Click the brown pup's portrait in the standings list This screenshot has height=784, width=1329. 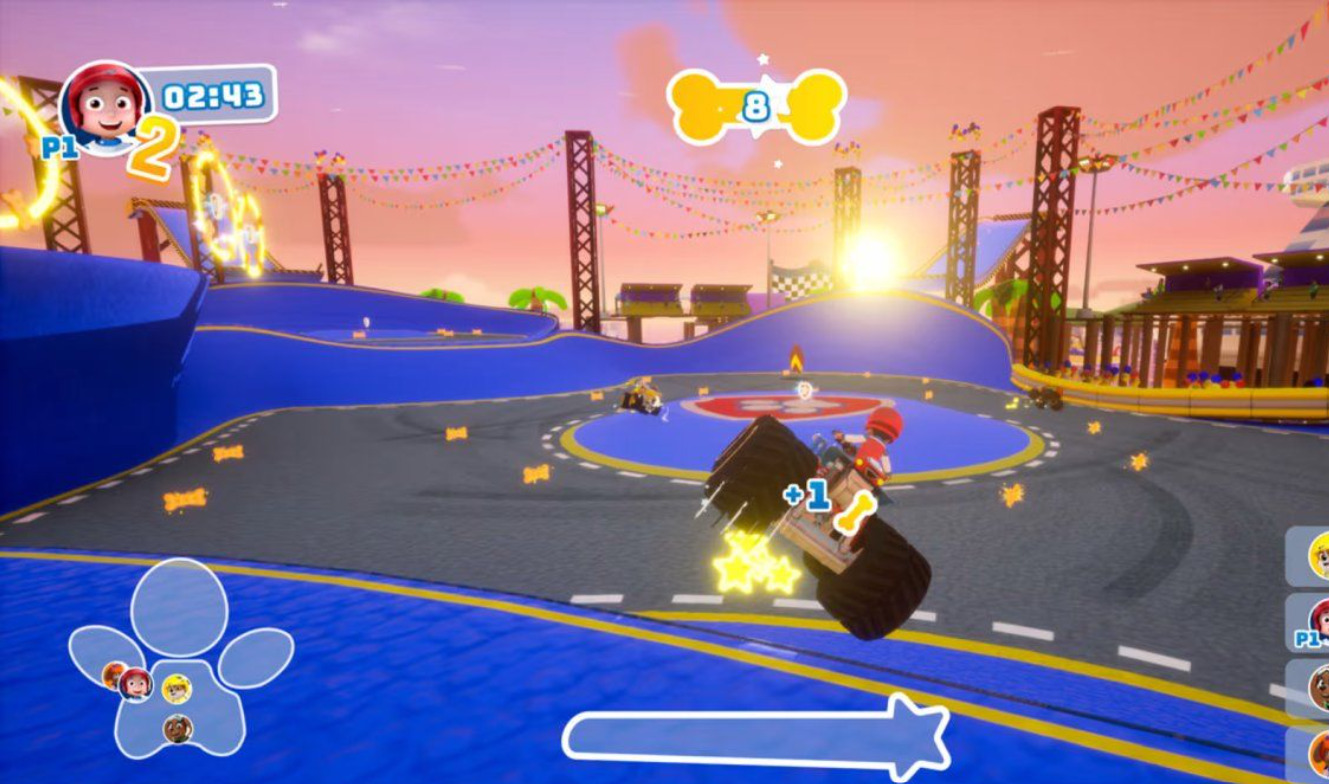(1317, 688)
